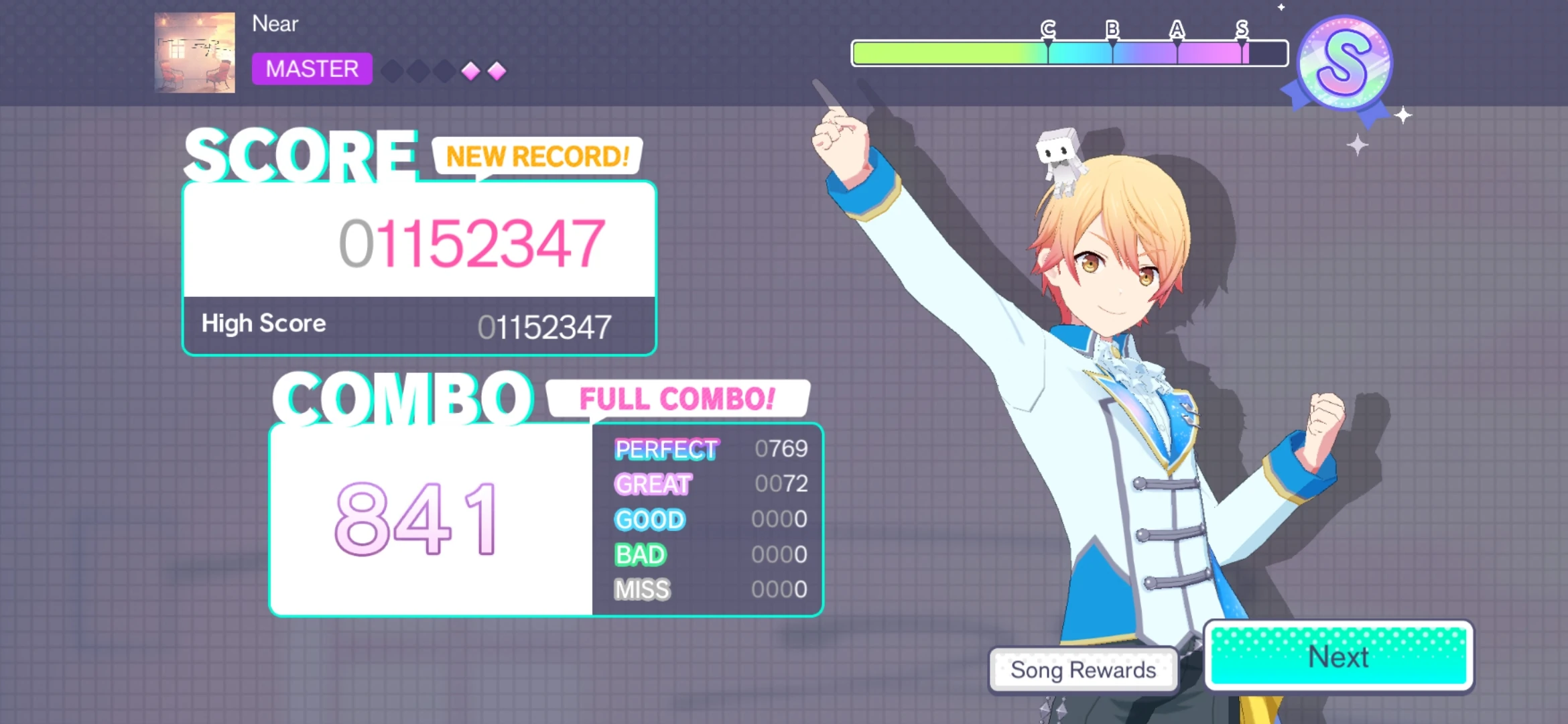
Task: Click the NEW RECORD! banner
Action: click(536, 156)
